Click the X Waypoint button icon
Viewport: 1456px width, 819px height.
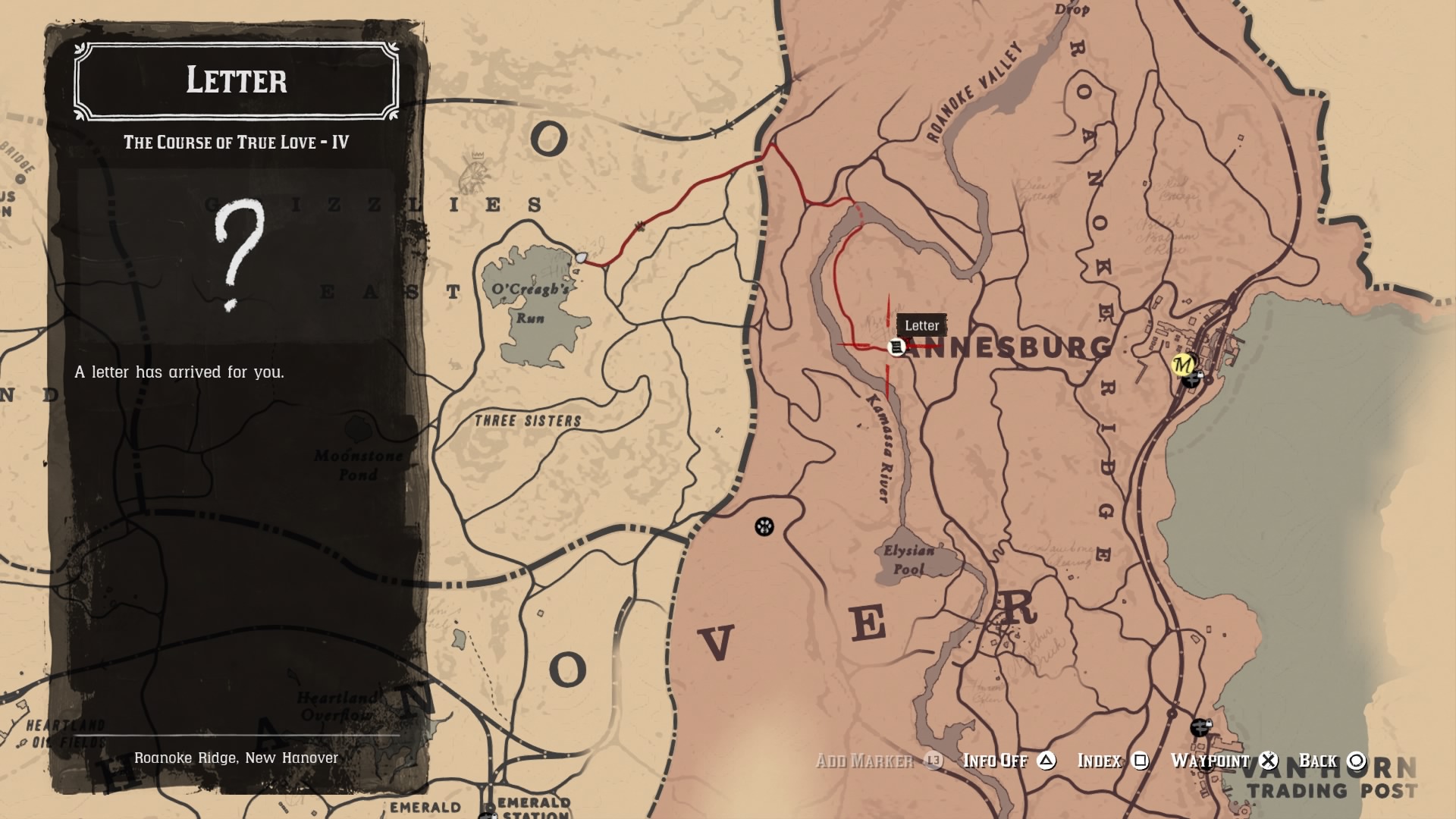click(1267, 761)
